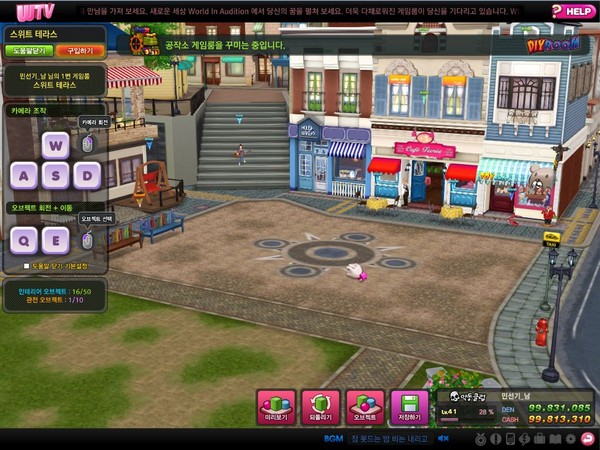Save the room with 저장하기

408,407
